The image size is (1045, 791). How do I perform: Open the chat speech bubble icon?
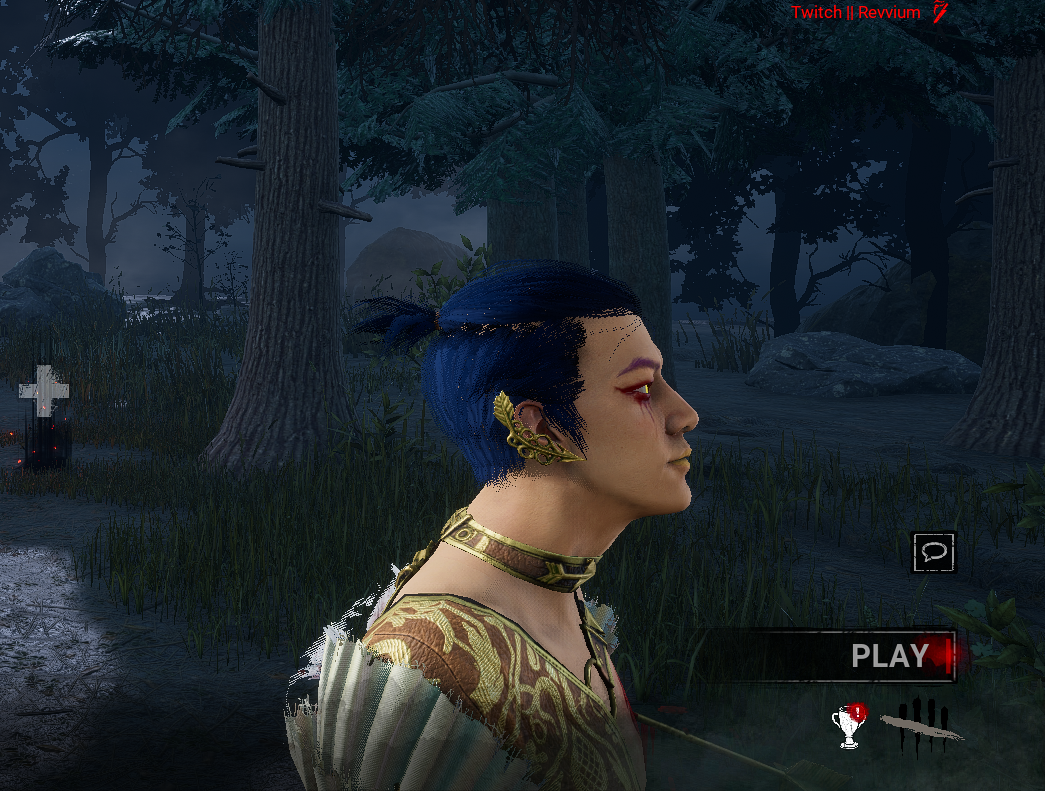pos(934,552)
